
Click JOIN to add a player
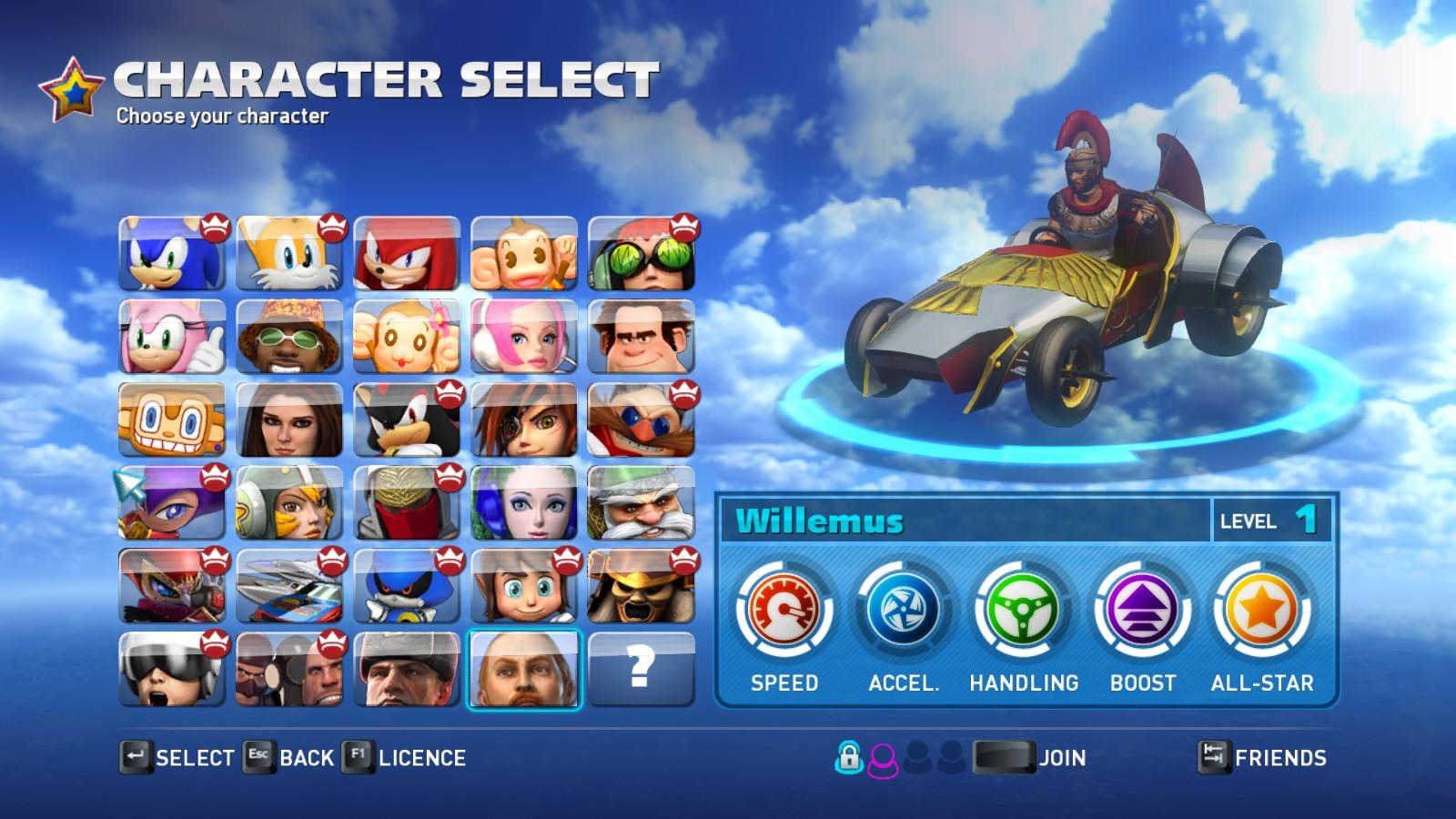1031,757
